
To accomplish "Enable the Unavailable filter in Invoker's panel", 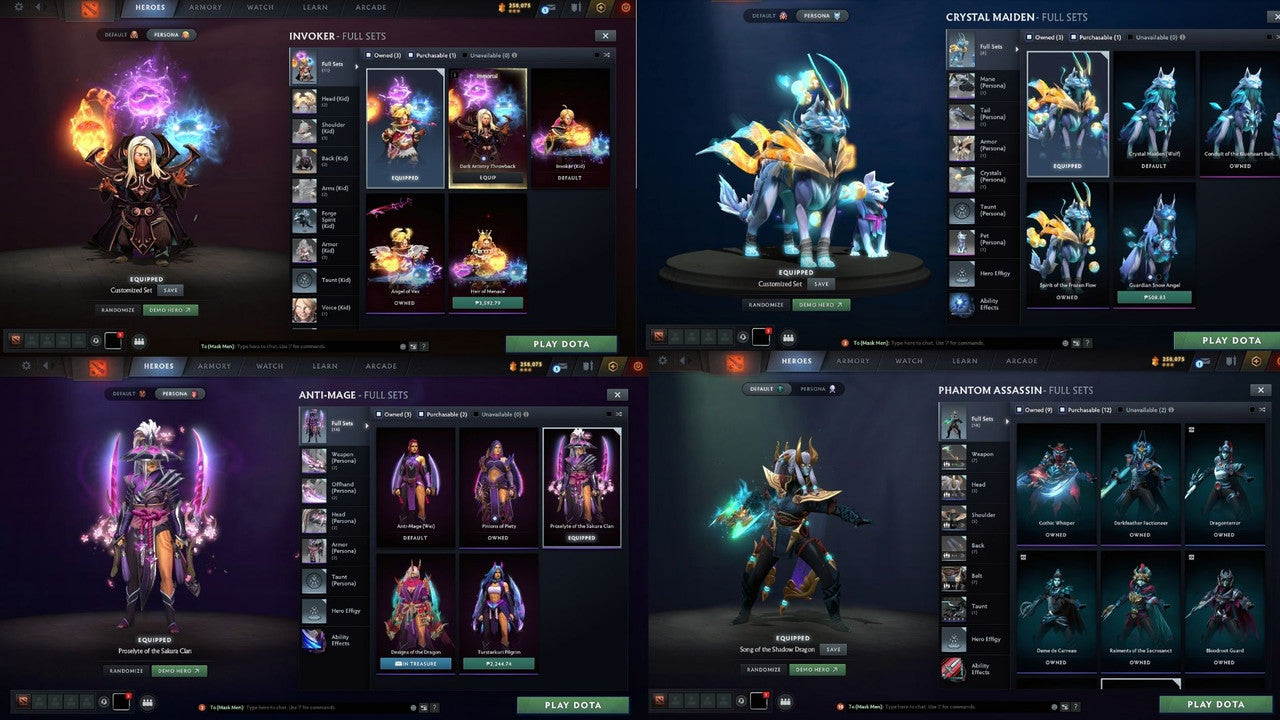I will click(x=466, y=55).
